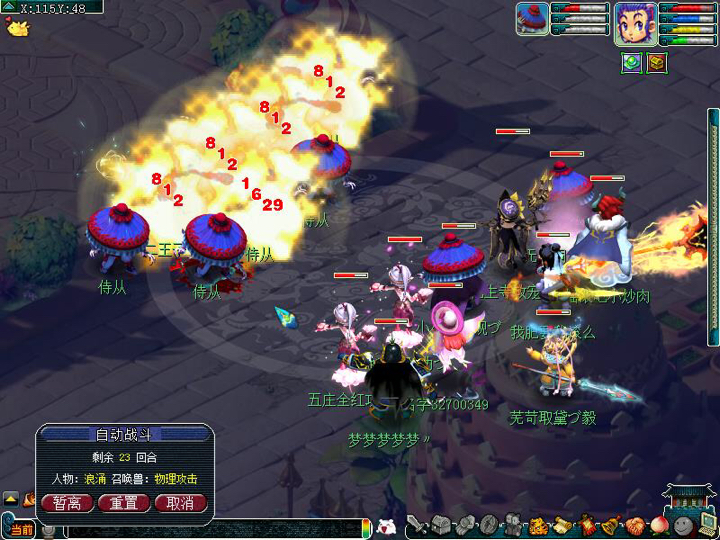The height and width of the screenshot is (540, 720).
Task: Click the 暂离 button in auto-battle panel
Action: 68,502
